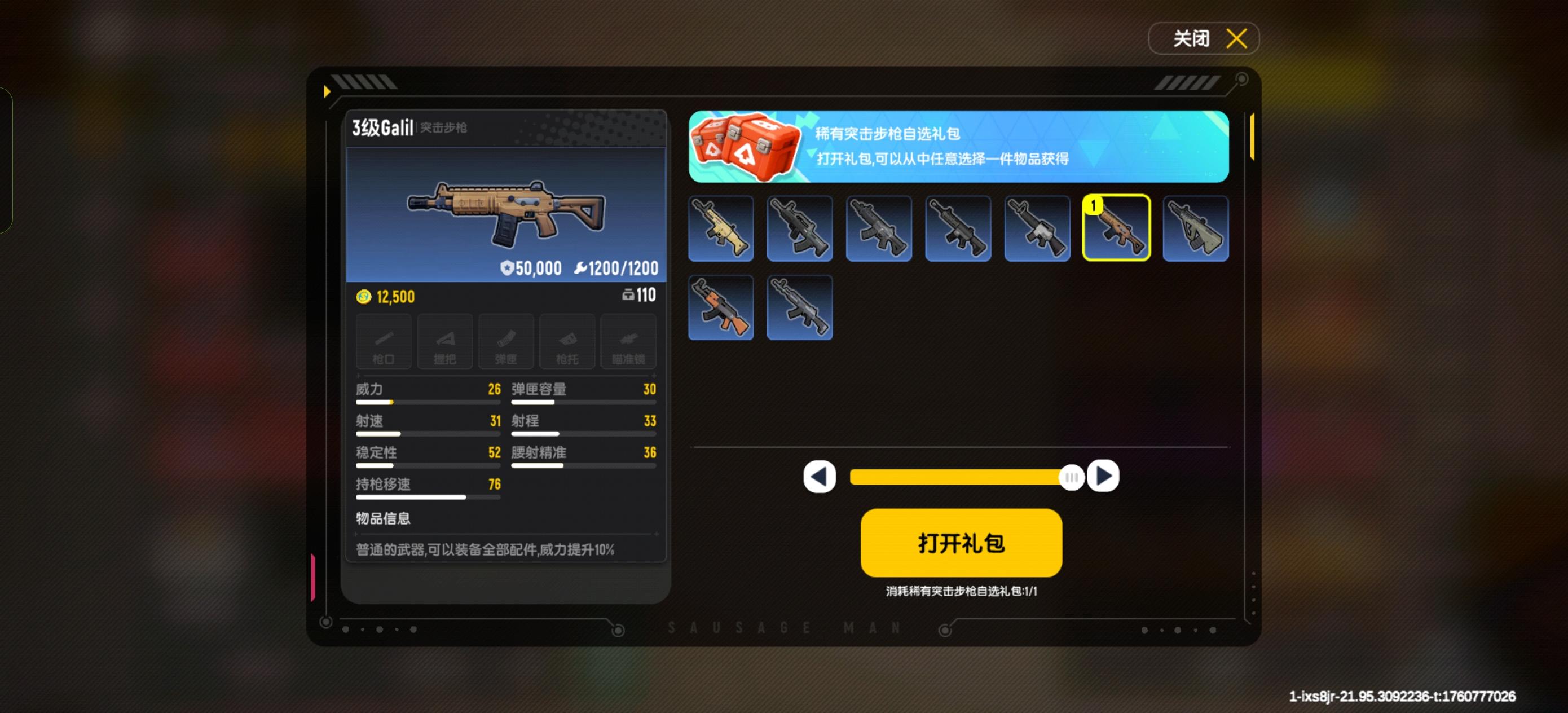Click the ammo icon showing 1200/1200
Screen dimensions: 1568x713
pyautogui.click(x=583, y=267)
